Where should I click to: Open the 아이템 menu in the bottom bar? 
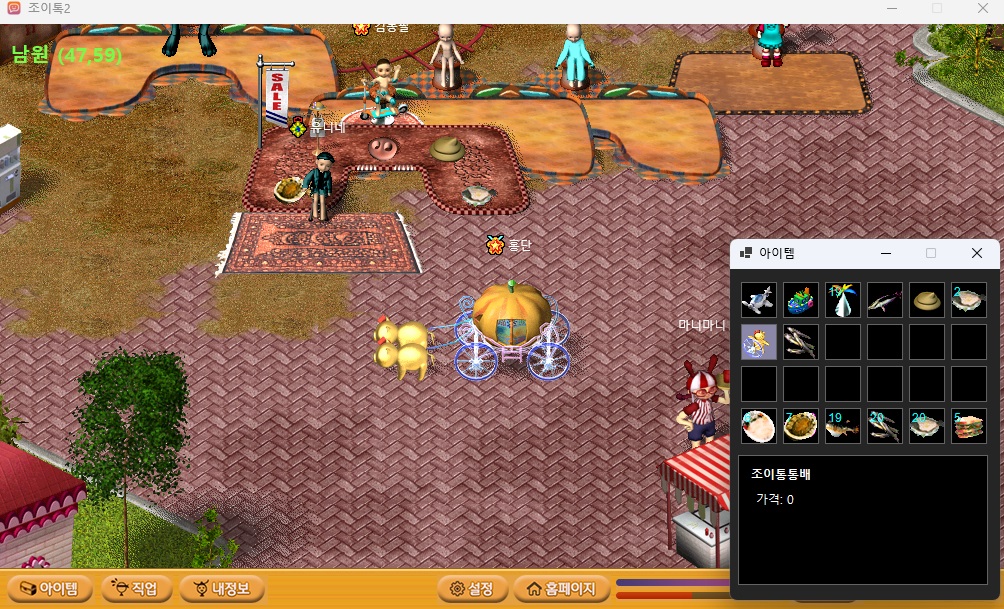pyautogui.click(x=50, y=588)
